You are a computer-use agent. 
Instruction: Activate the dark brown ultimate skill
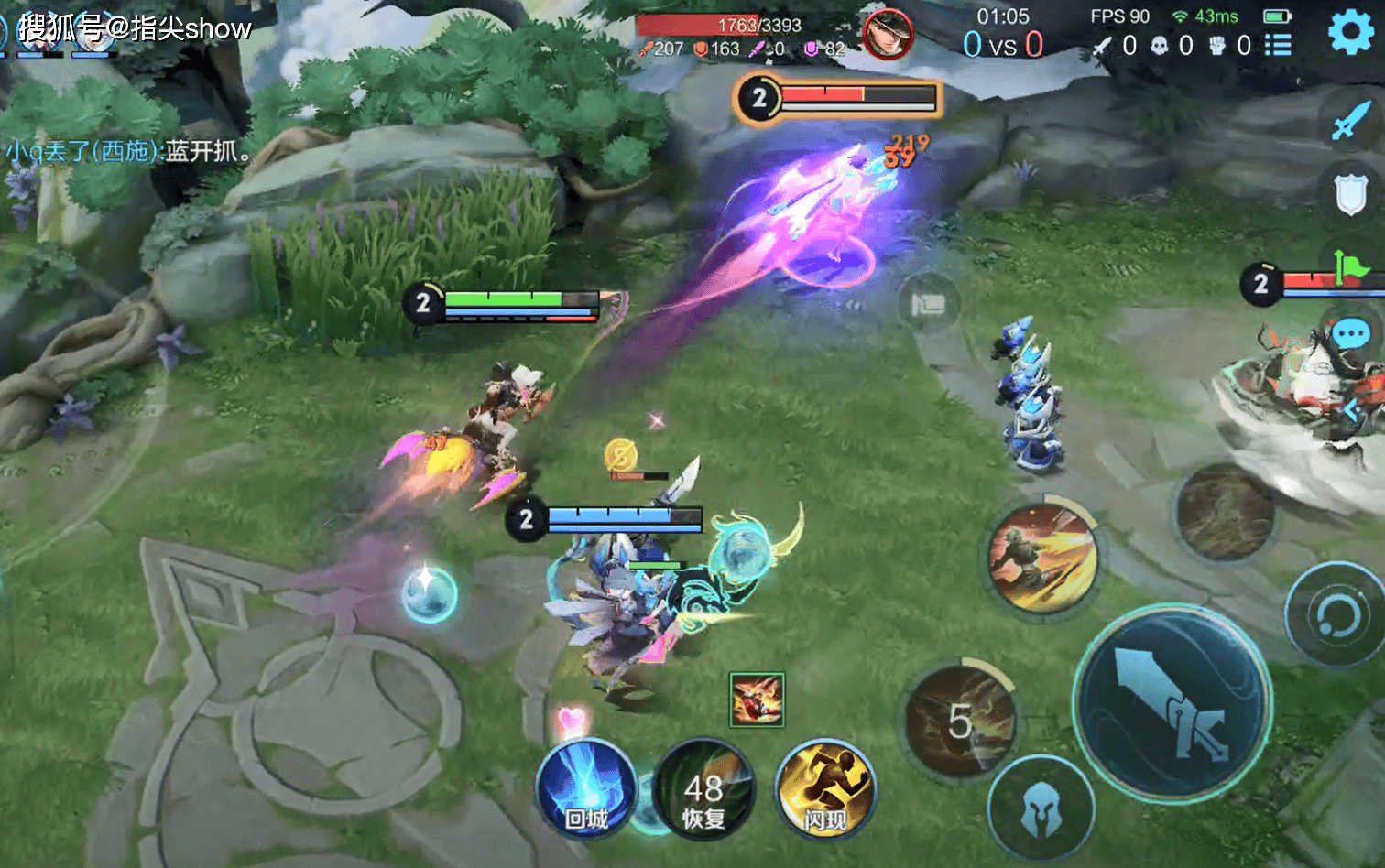click(1225, 512)
